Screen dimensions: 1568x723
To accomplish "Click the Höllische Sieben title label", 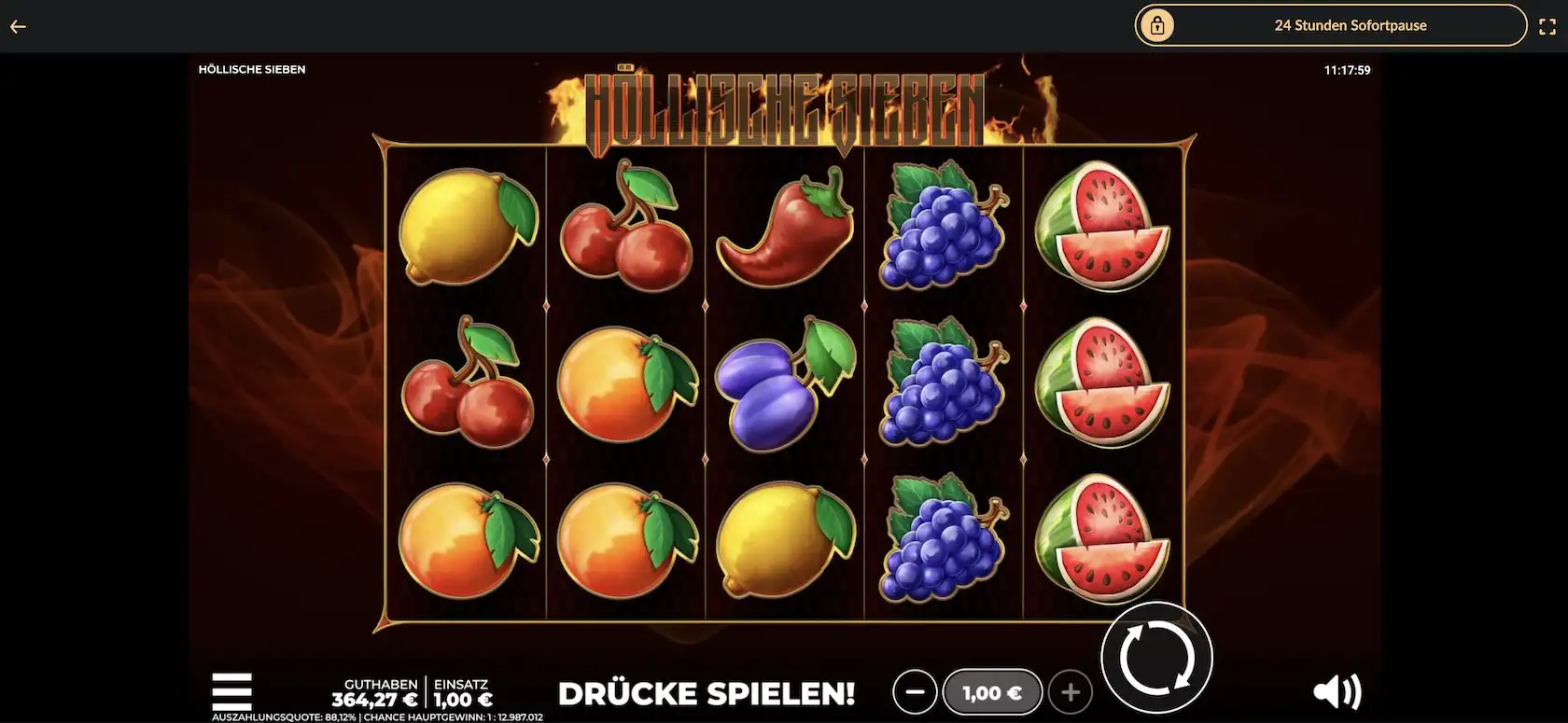I will 252,68.
